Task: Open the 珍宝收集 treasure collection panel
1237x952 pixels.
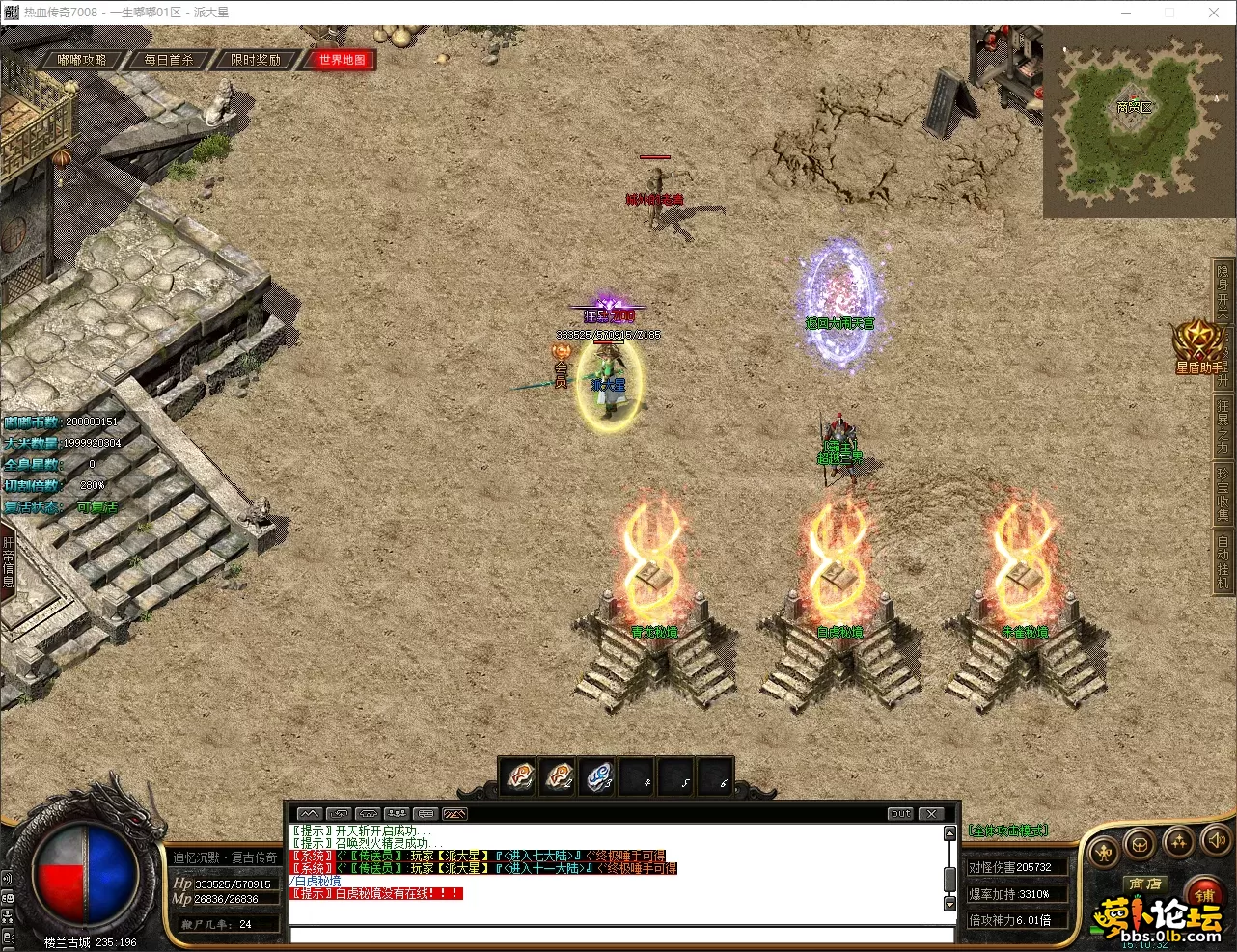Action: pos(1223,494)
